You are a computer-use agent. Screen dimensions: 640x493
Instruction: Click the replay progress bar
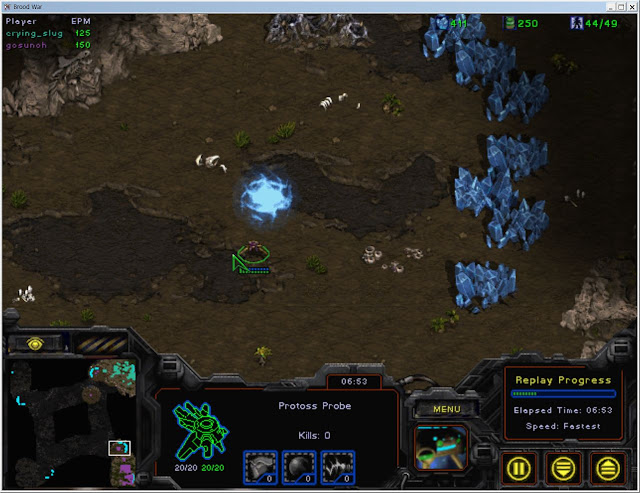563,394
